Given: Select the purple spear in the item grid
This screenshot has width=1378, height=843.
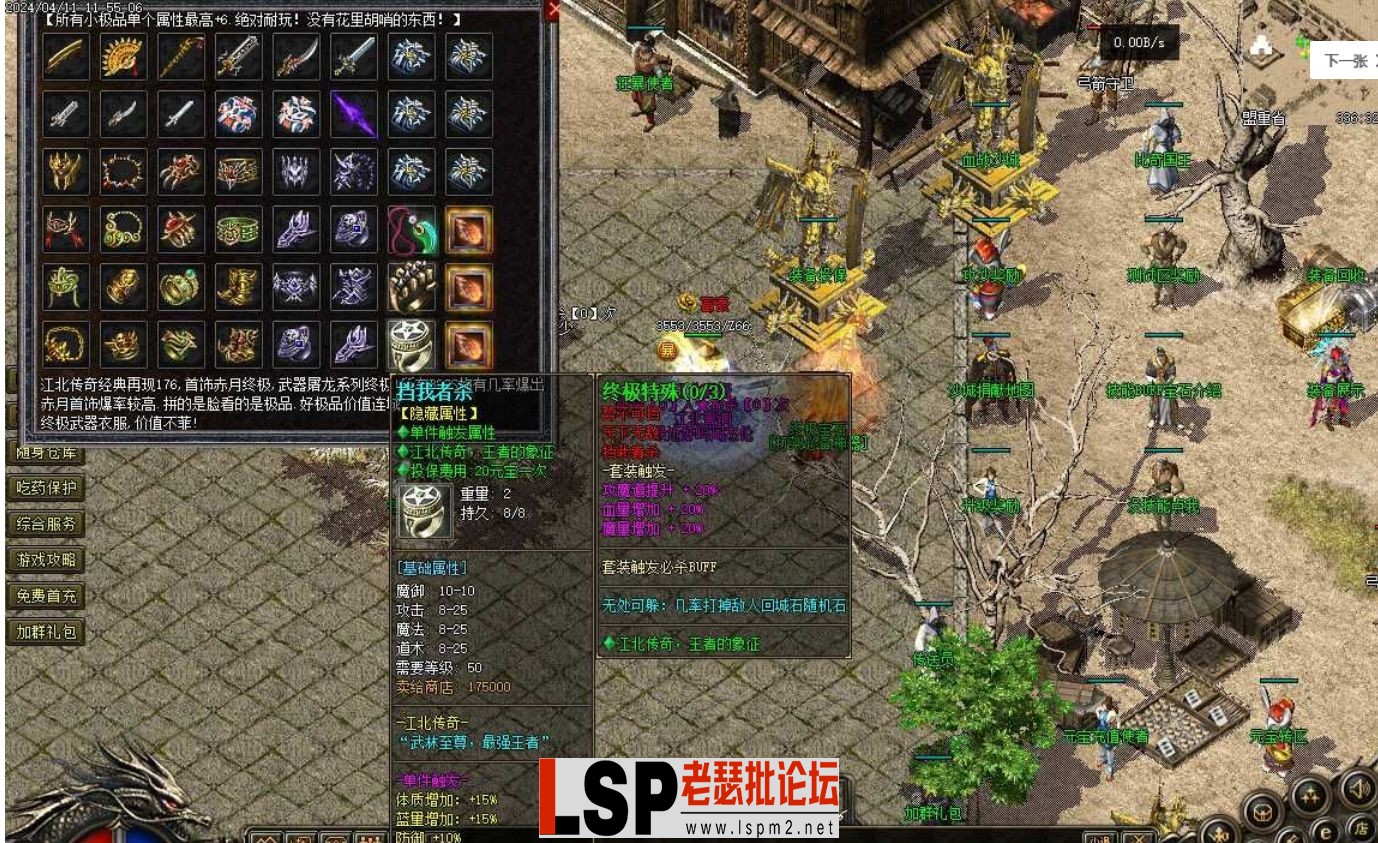Looking at the screenshot, I should 355,113.
